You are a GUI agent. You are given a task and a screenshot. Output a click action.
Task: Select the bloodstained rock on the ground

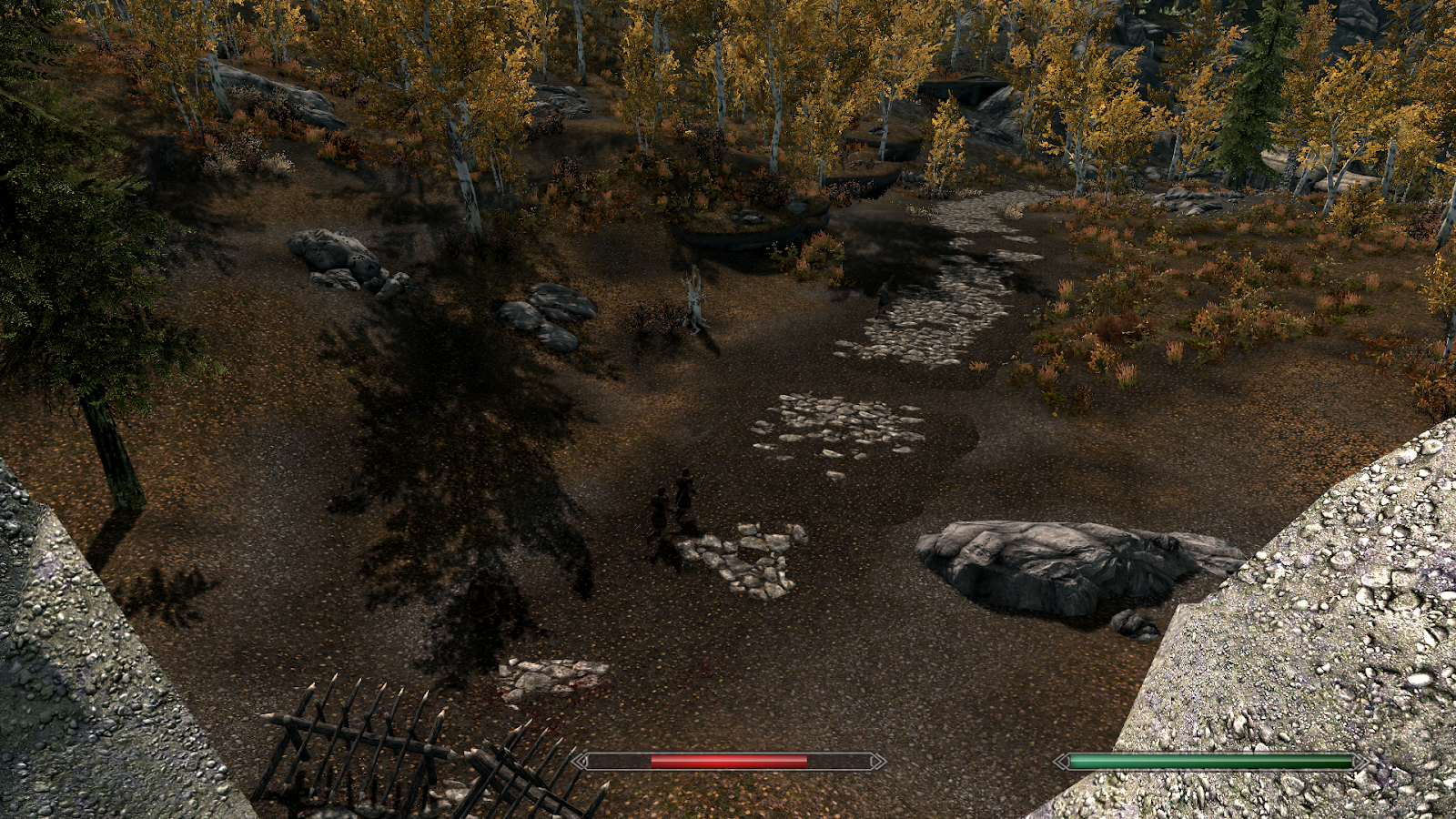(546, 678)
